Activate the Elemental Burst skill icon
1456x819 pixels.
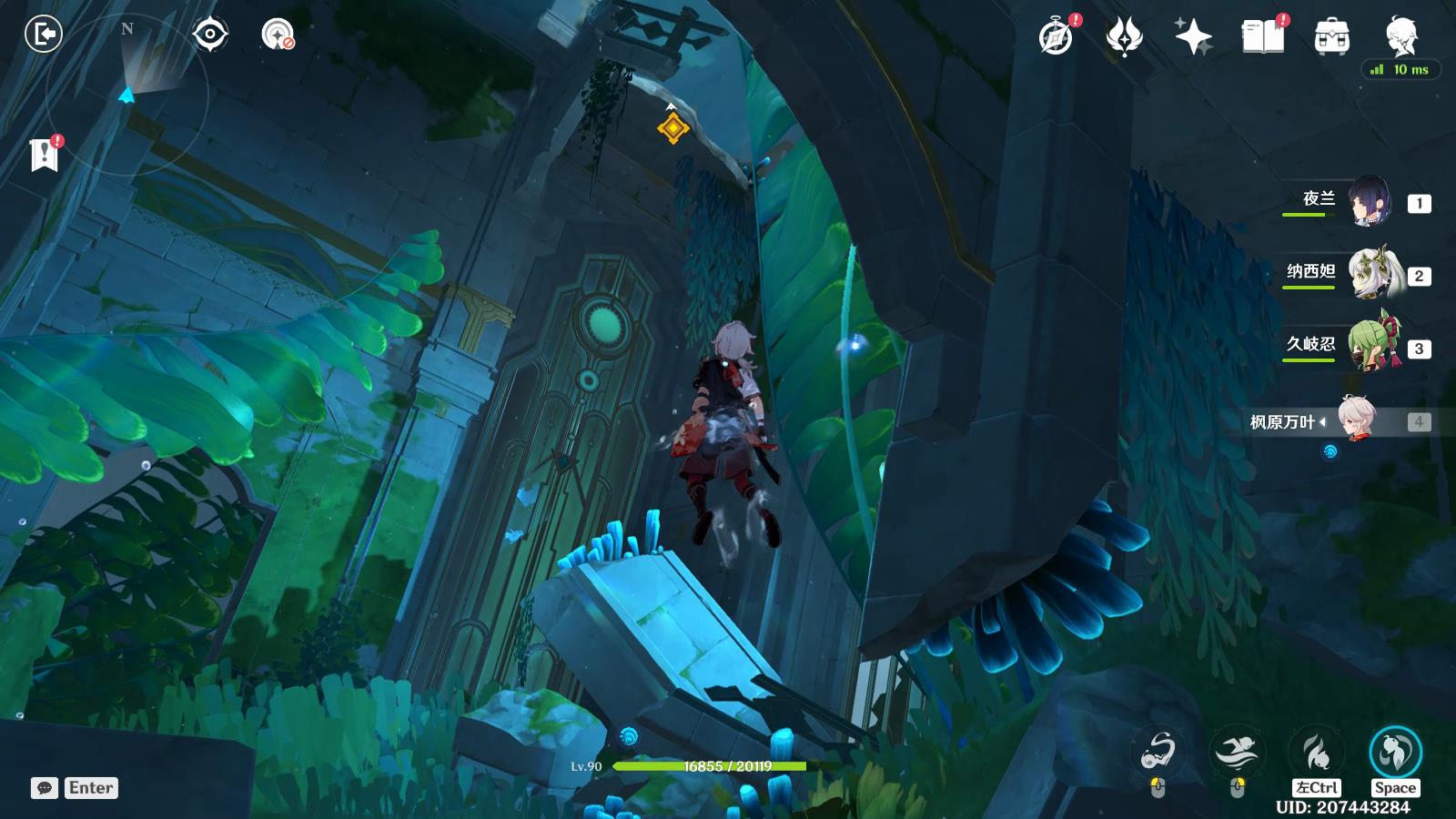1395,752
